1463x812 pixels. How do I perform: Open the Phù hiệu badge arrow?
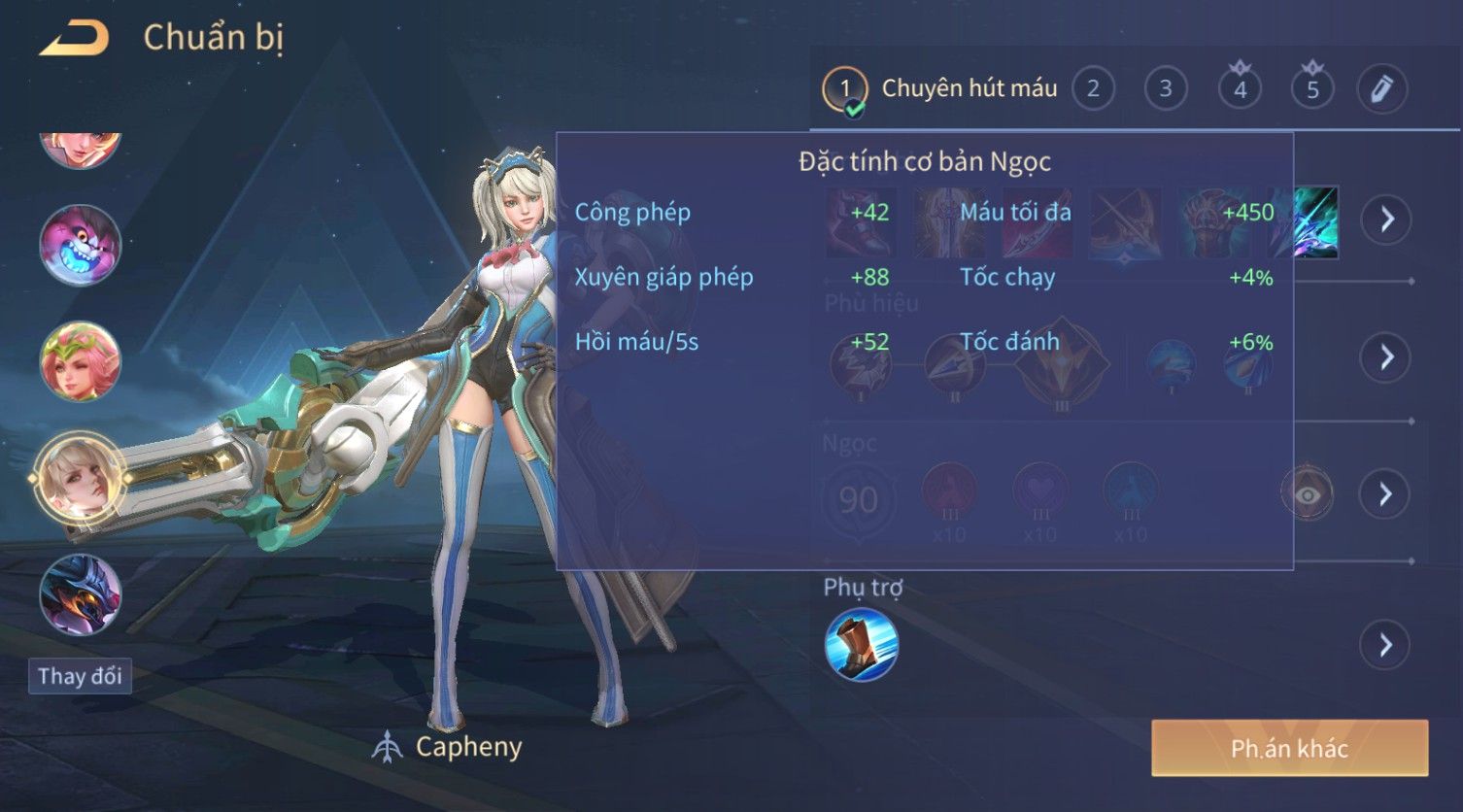click(1386, 357)
